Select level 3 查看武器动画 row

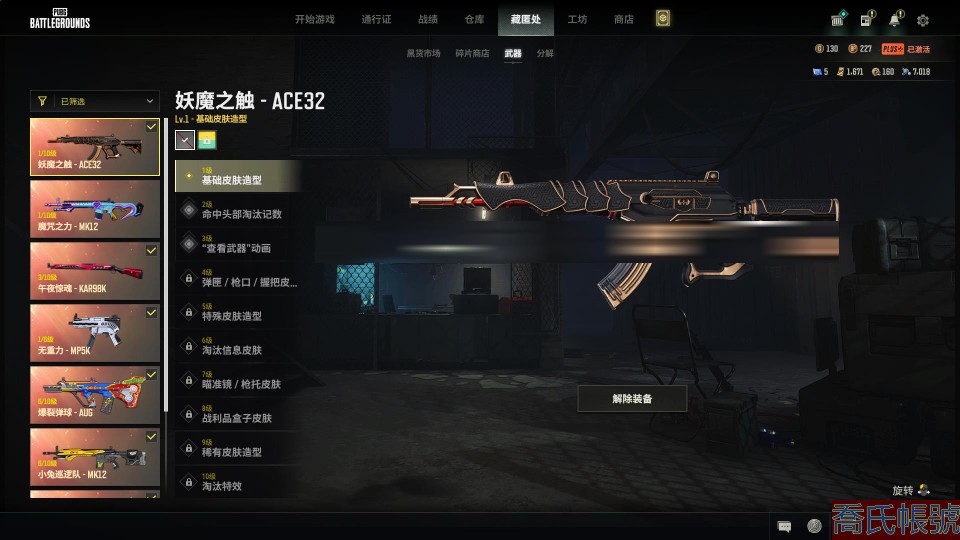coord(238,244)
